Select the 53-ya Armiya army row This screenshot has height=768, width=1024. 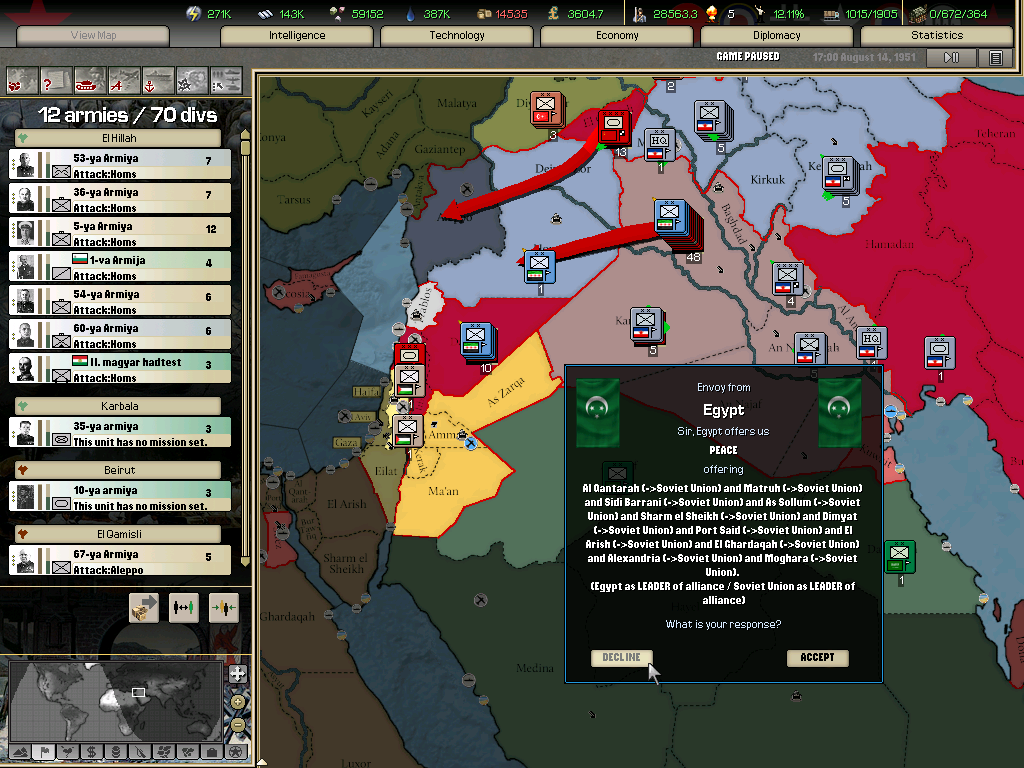click(x=120, y=165)
